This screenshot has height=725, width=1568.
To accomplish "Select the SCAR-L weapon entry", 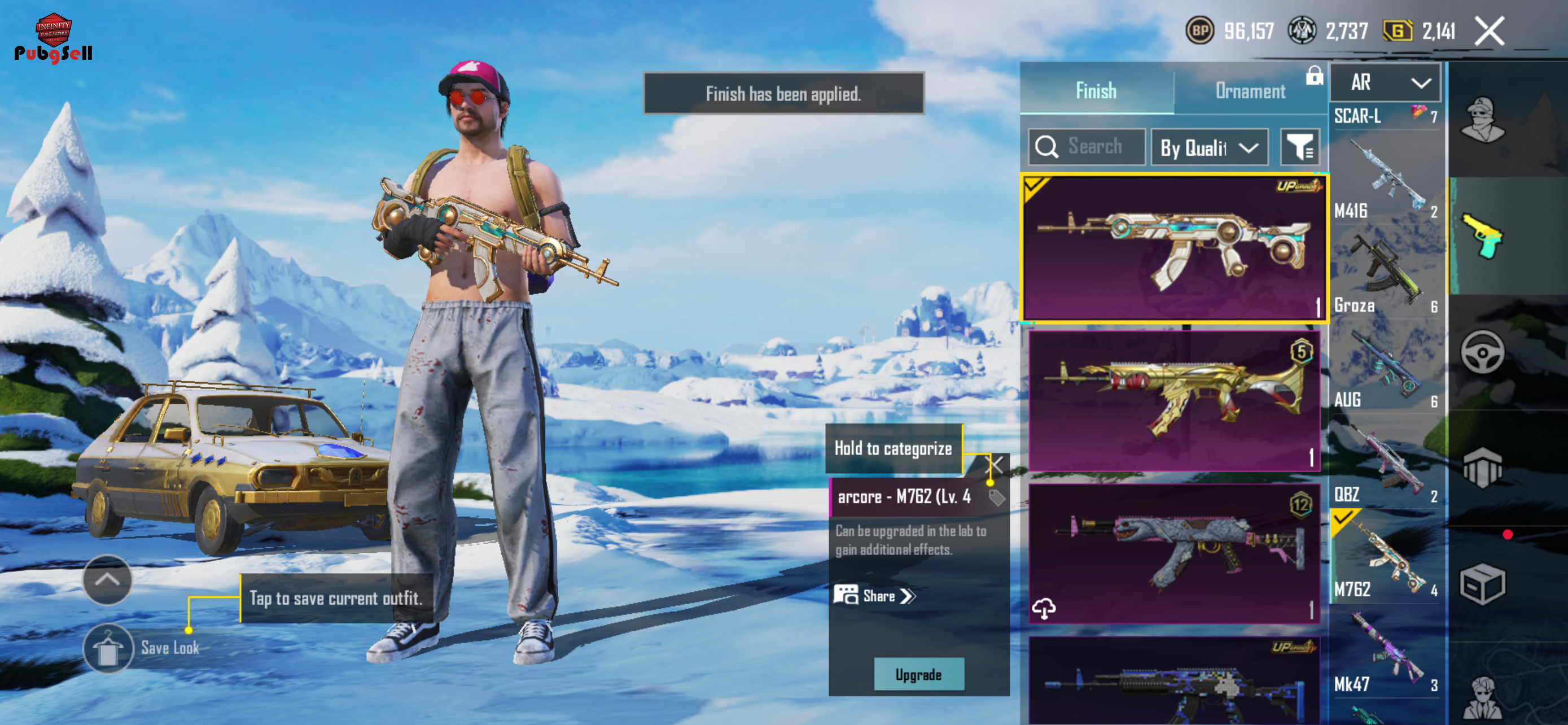I will click(1385, 116).
